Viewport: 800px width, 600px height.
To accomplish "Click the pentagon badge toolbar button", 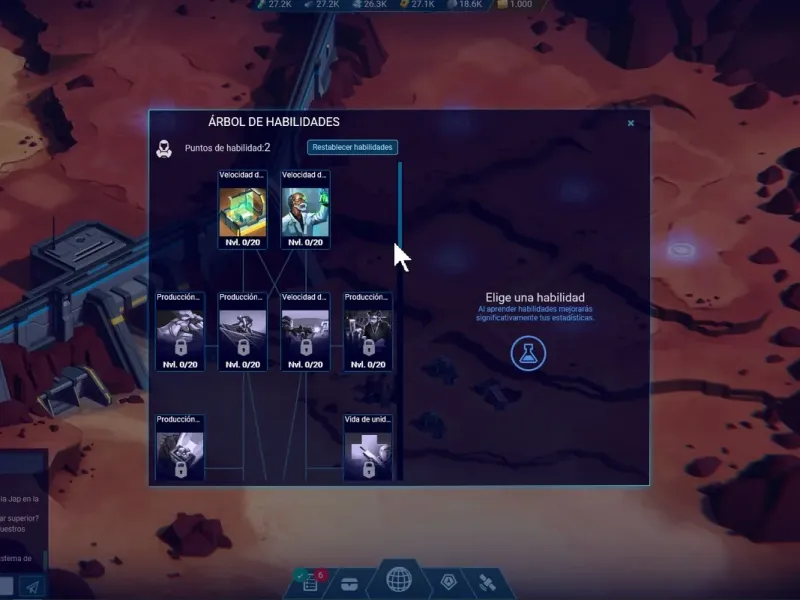I will pos(449,582).
